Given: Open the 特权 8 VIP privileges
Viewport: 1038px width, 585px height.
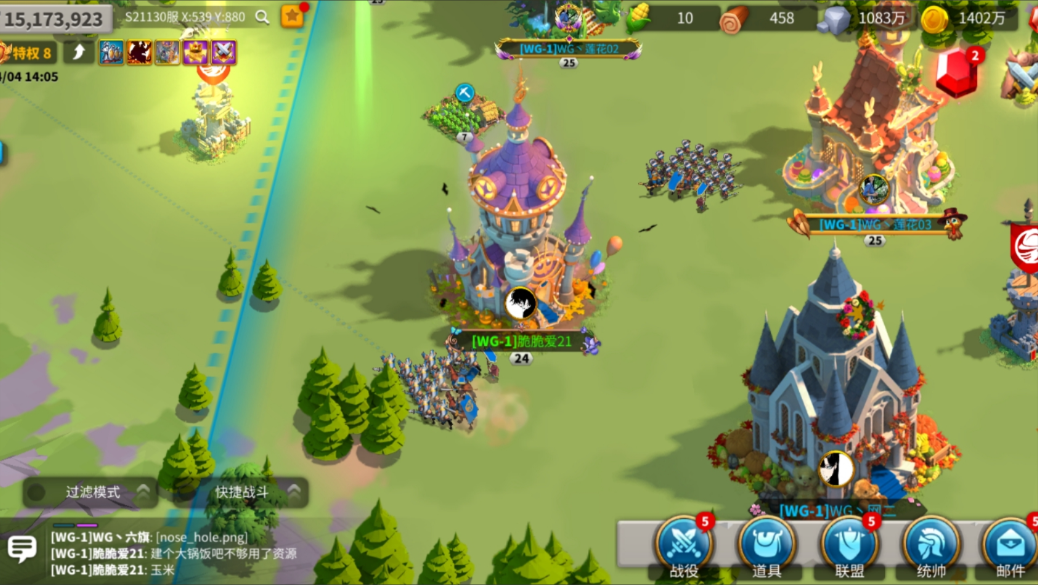Looking at the screenshot, I should 28,53.
